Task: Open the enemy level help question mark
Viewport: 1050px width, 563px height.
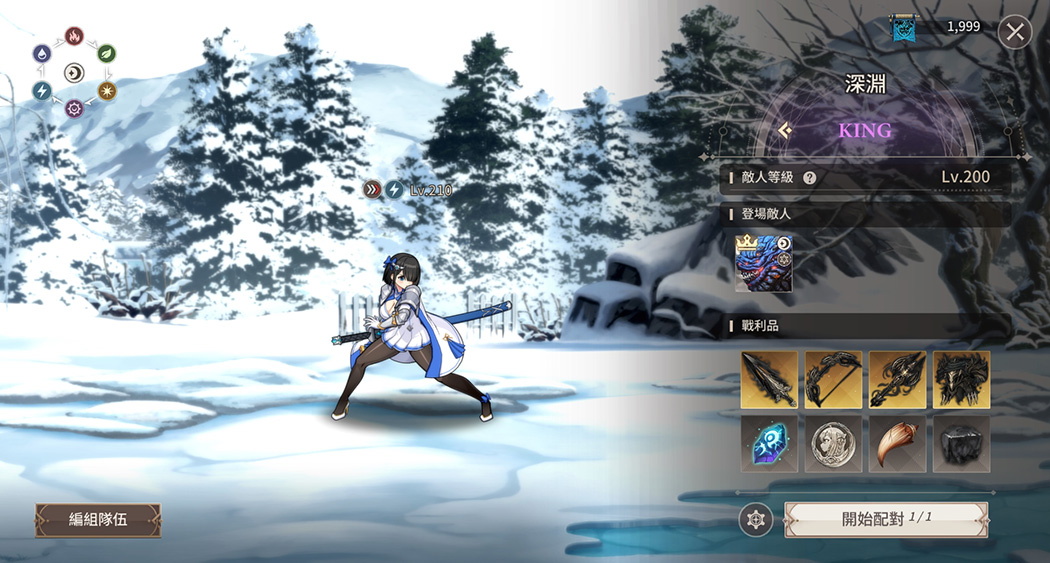Action: pyautogui.click(x=809, y=178)
